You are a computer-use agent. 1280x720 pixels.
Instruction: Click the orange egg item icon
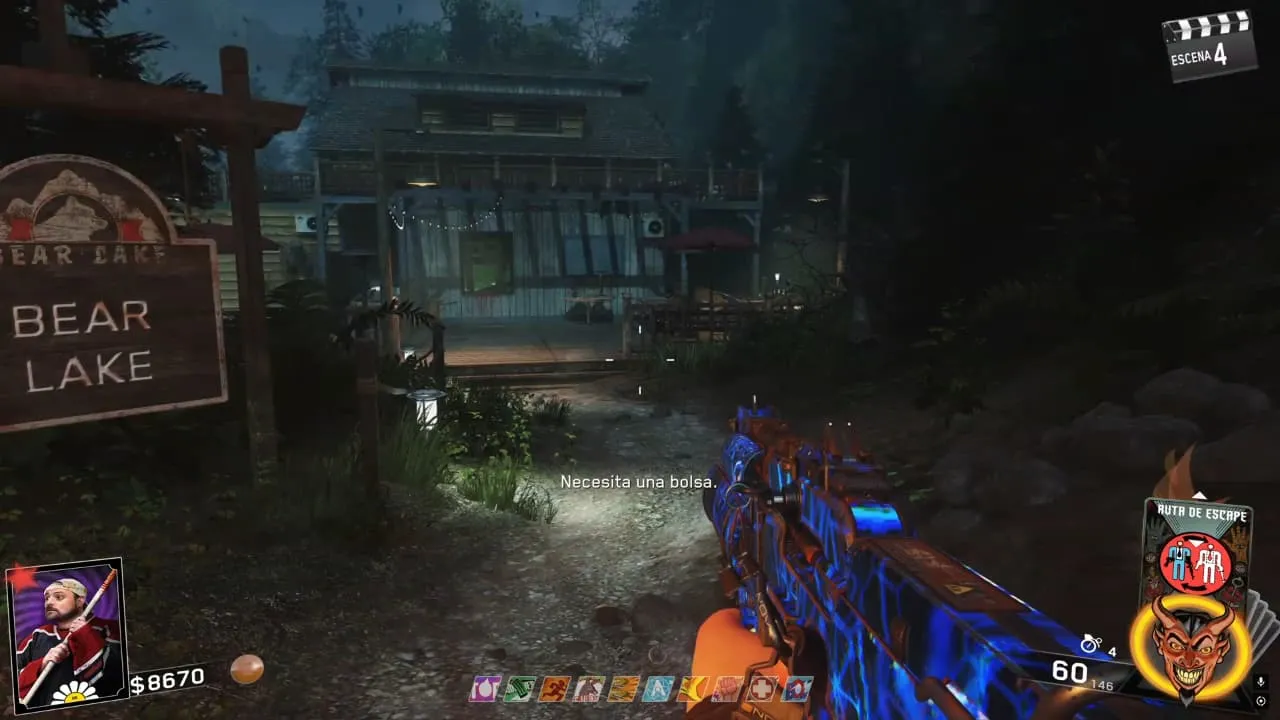246,668
